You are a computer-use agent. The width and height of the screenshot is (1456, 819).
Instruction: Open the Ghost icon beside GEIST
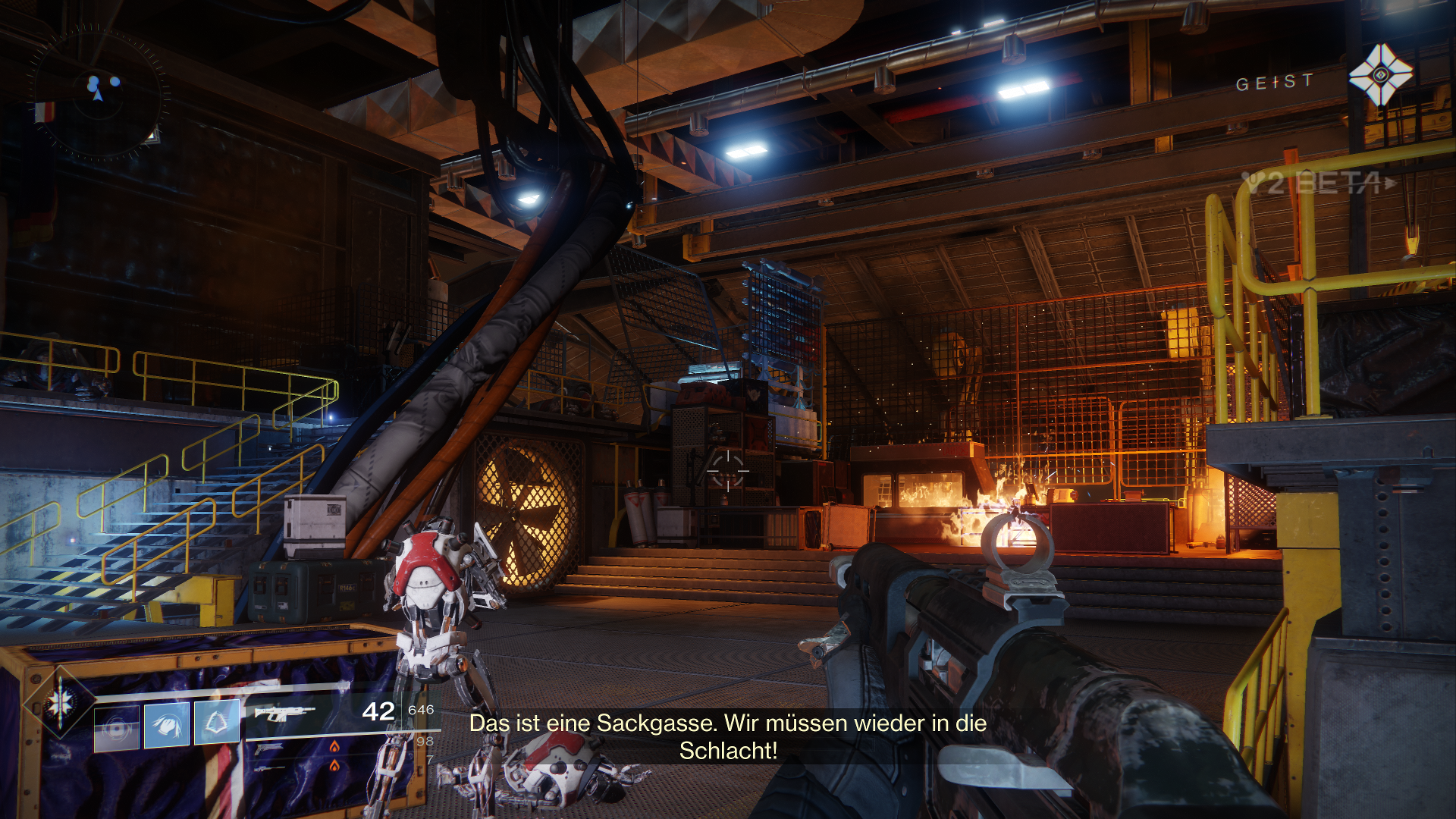click(1380, 75)
